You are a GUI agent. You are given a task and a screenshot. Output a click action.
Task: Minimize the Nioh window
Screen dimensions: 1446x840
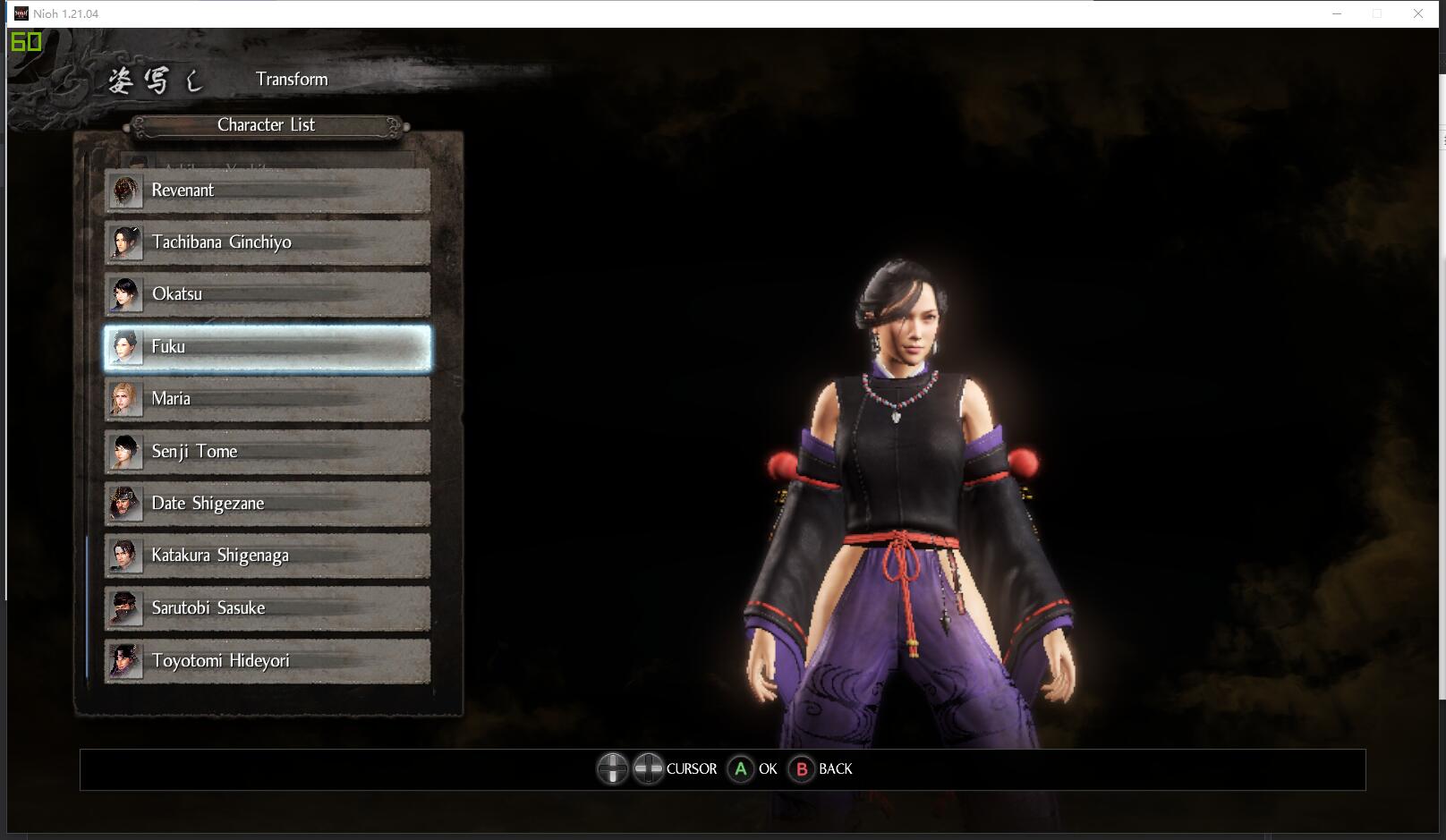point(1337,13)
